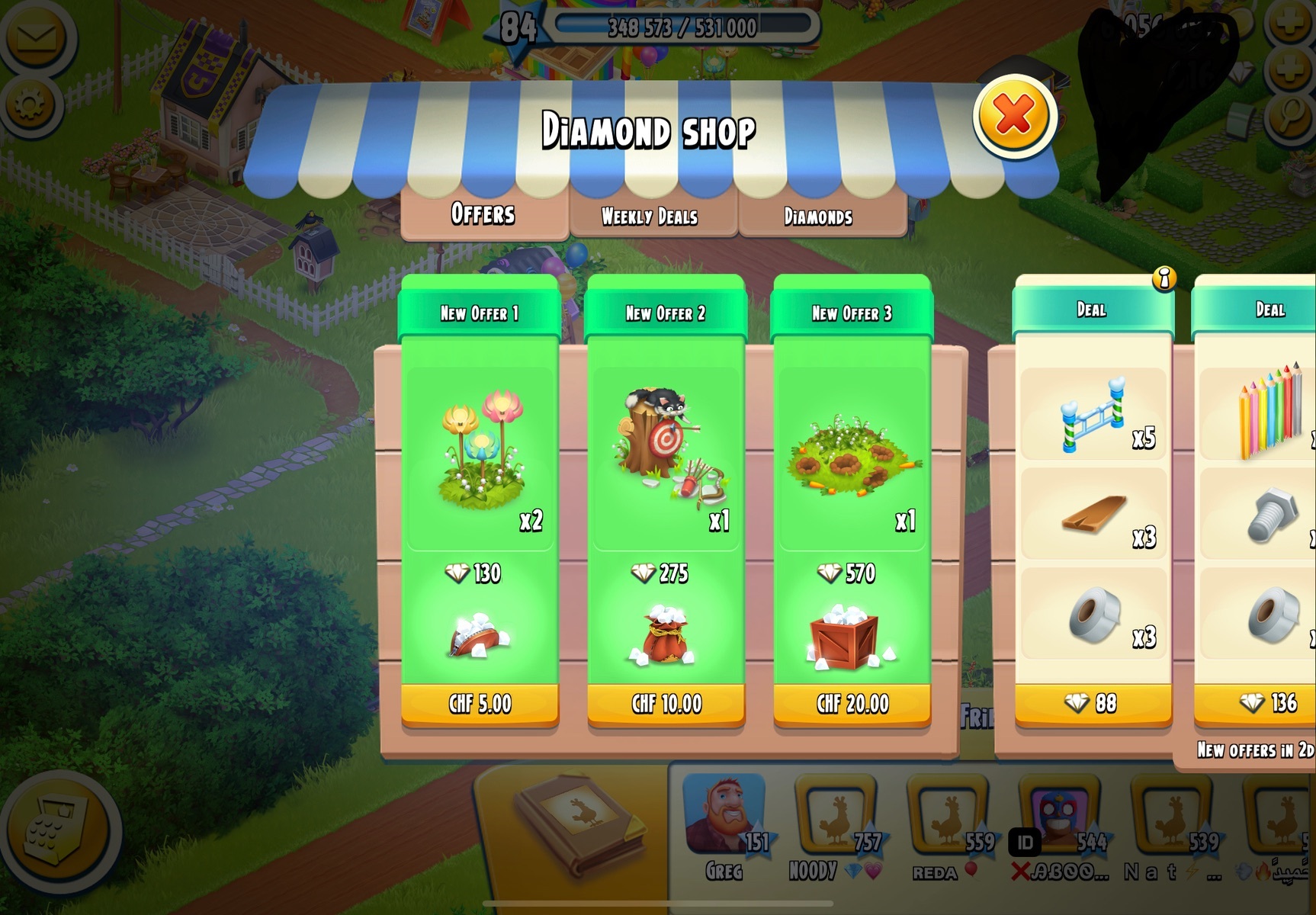
Task: Click the magnifying glass search icon
Action: (1289, 115)
